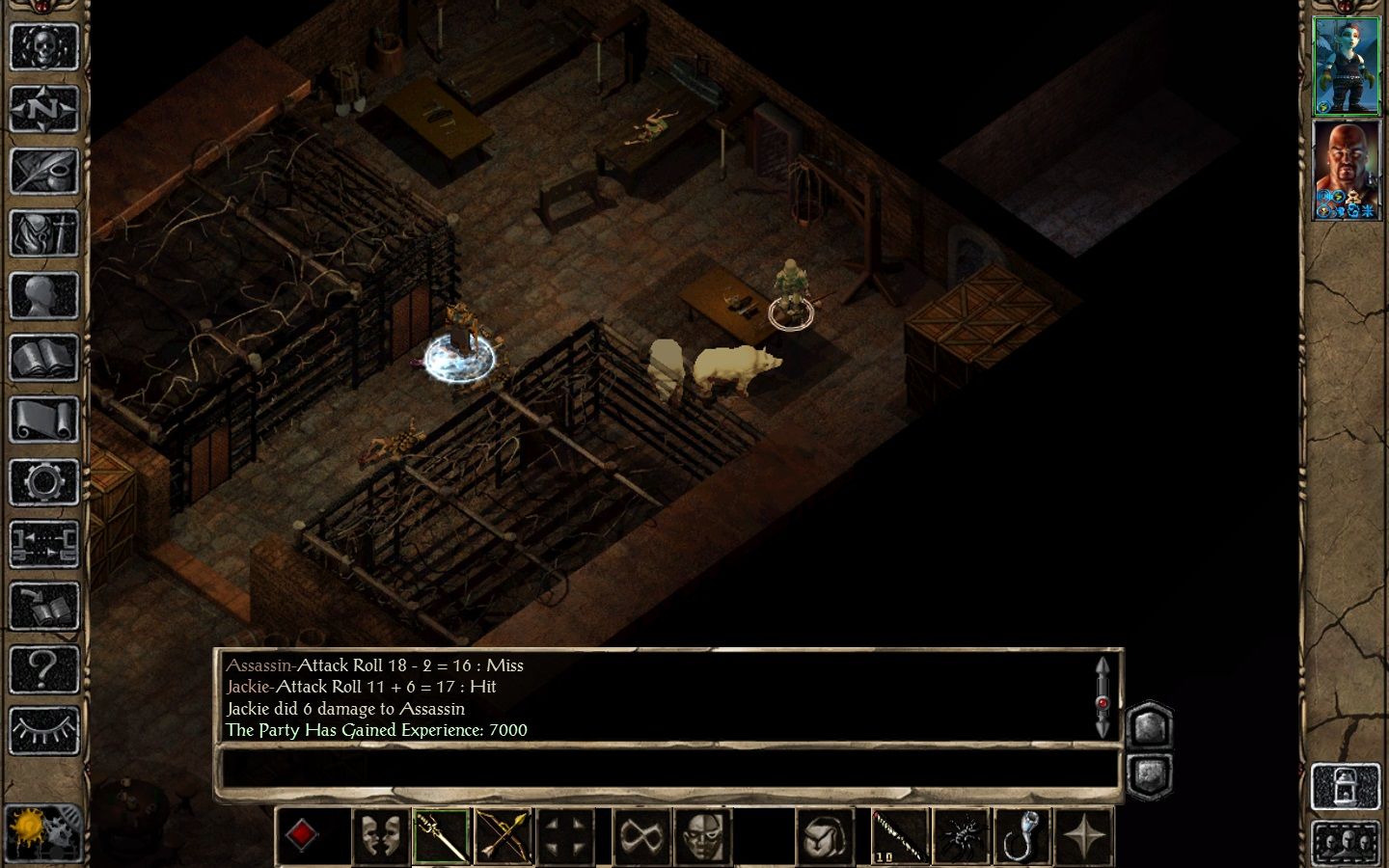The height and width of the screenshot is (868, 1389).
Task: Open the character record head icon
Action: [43, 295]
